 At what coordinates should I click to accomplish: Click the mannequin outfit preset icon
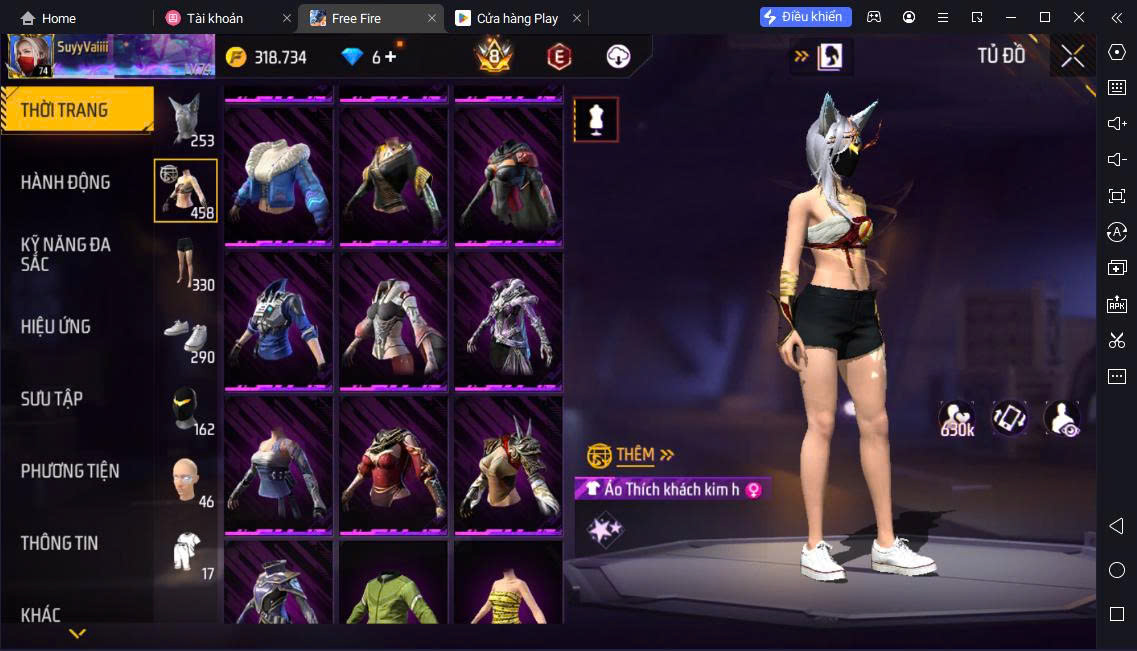tap(596, 120)
